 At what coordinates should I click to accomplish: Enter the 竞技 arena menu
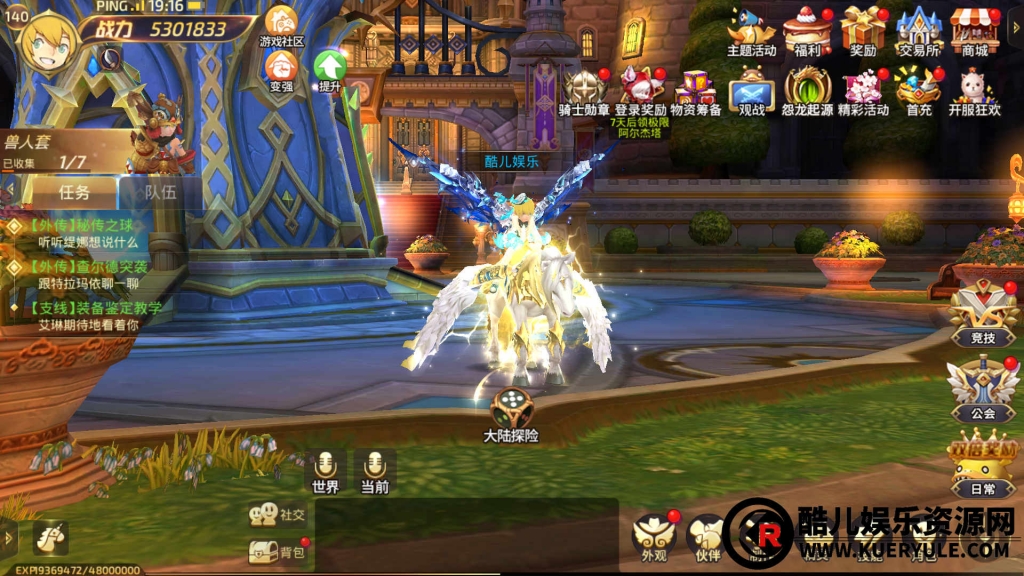[x=983, y=316]
